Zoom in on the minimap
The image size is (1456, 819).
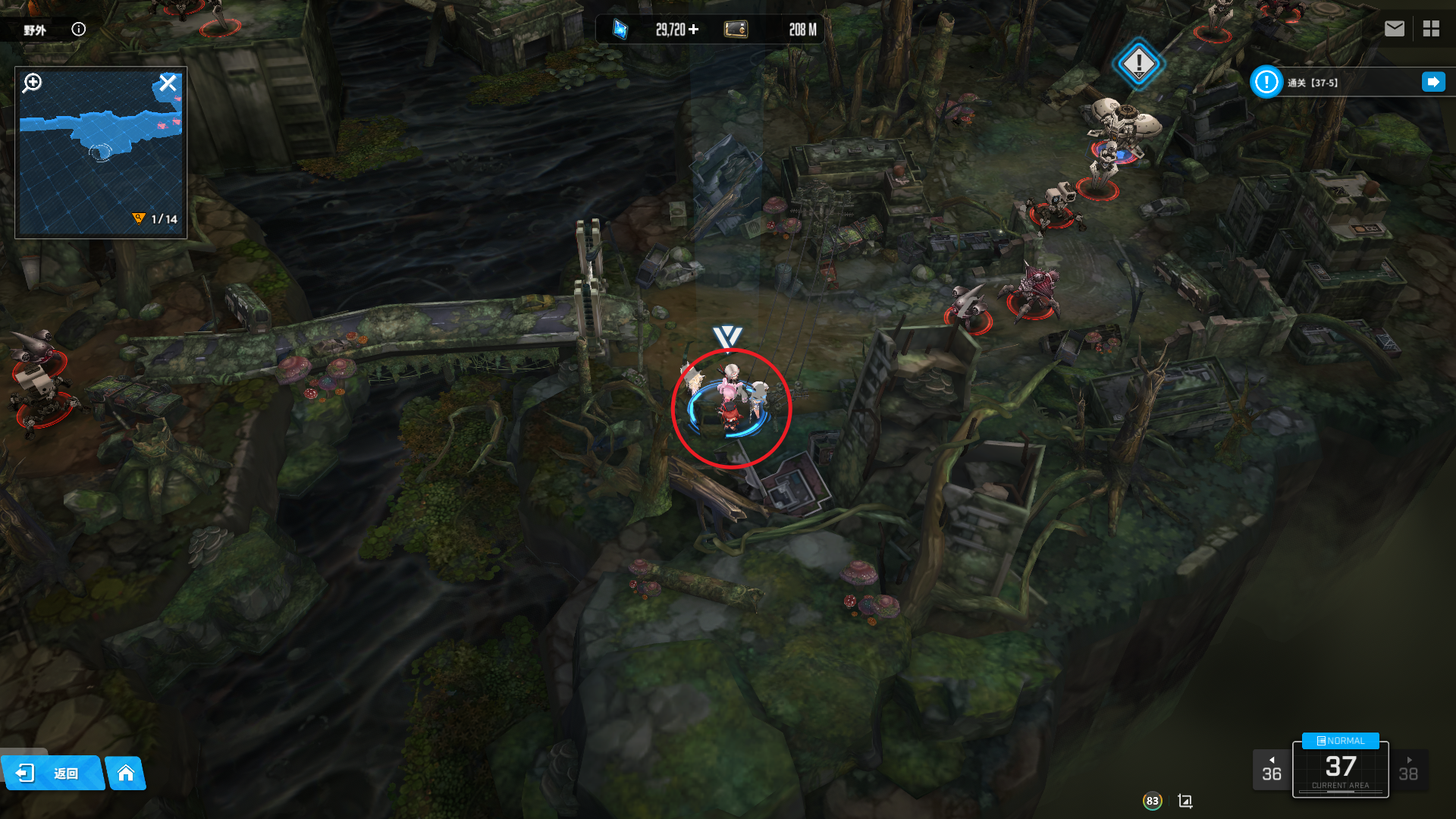coord(33,83)
